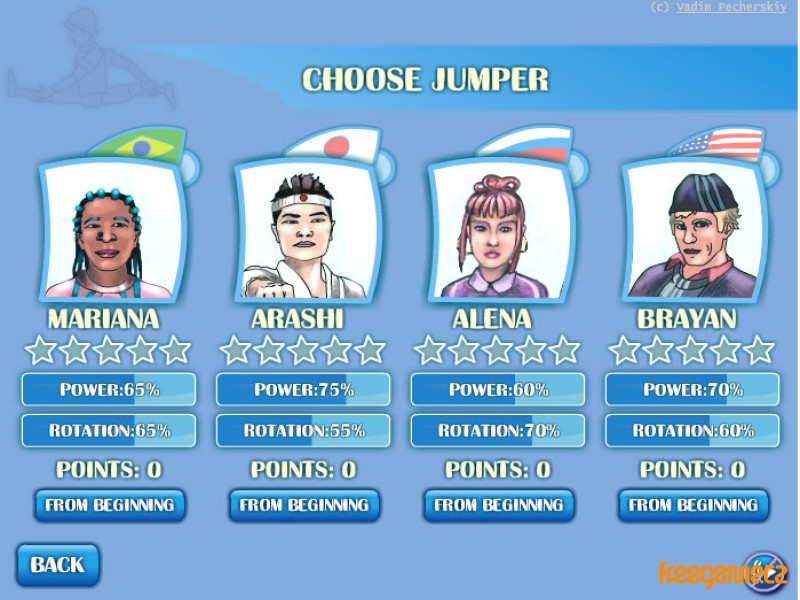Go back with the BACK button

tap(57, 565)
